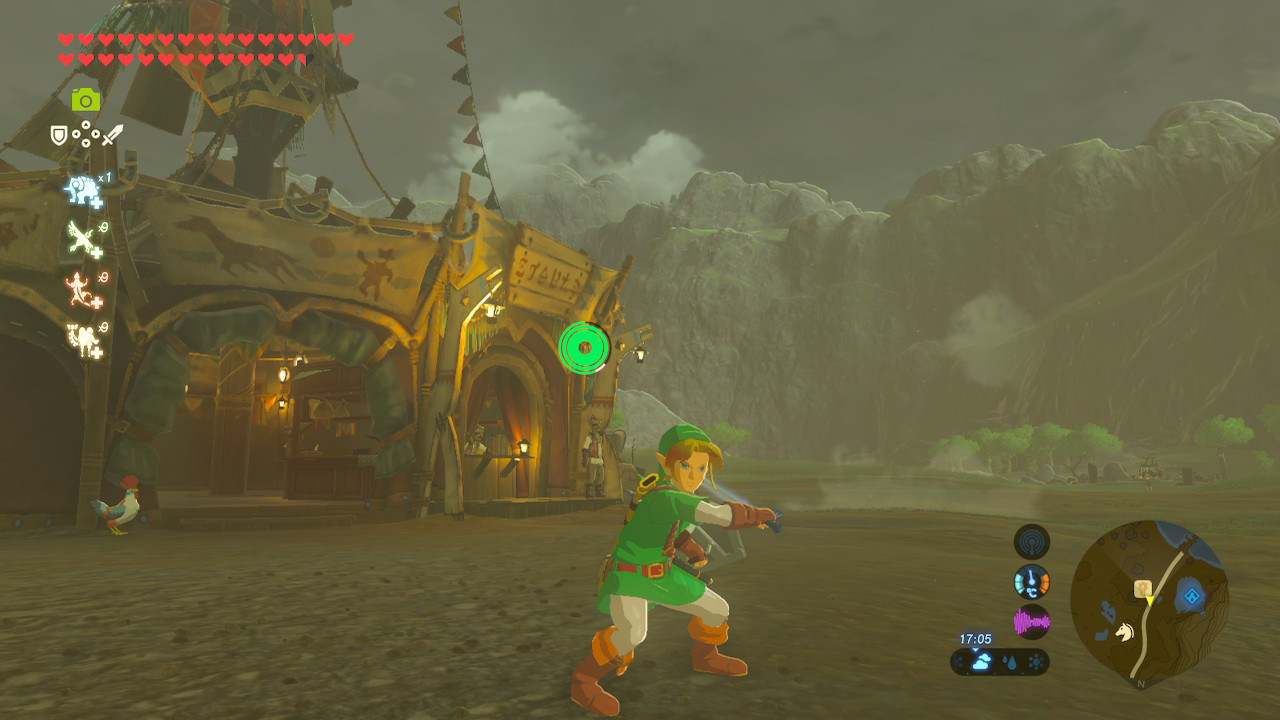Viewport: 1280px width, 720px height.
Task: Click the chevron under the 17:05 clock
Action: pos(974,648)
